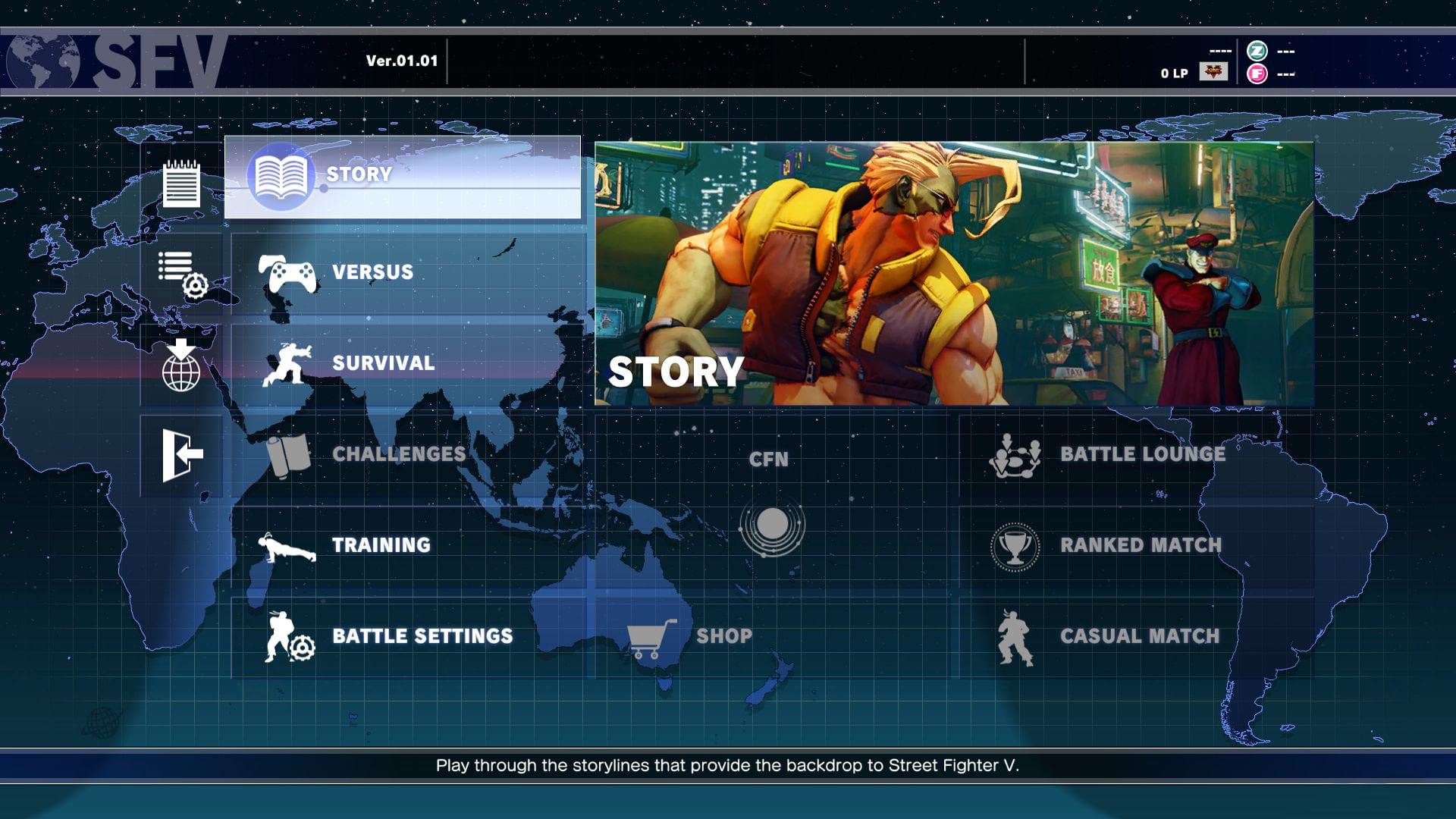The height and width of the screenshot is (819, 1456).
Task: Open the list-and-gear options icon
Action: (x=181, y=275)
